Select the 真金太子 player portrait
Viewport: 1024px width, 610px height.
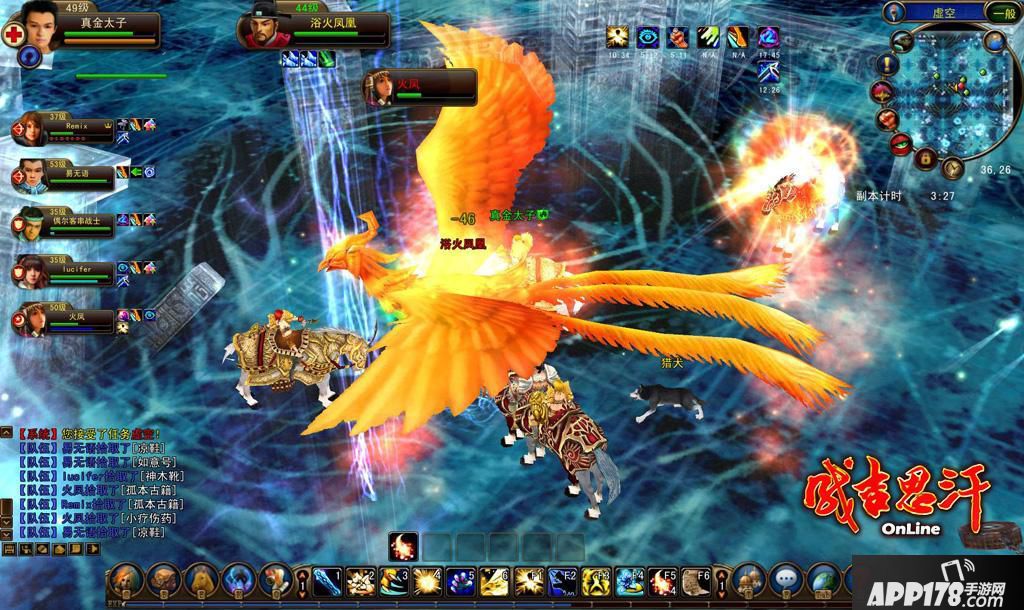37,28
